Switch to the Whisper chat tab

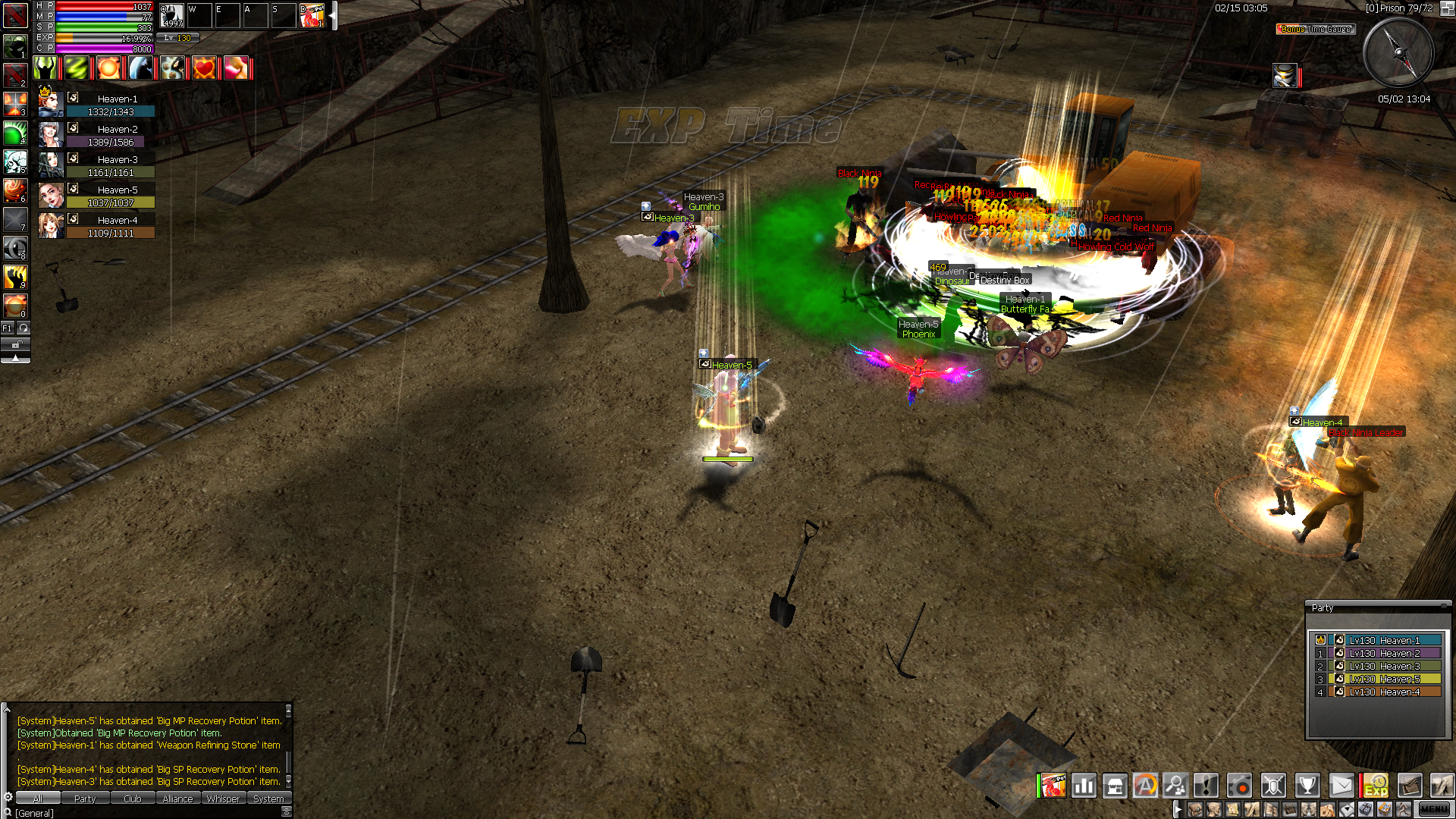224,799
